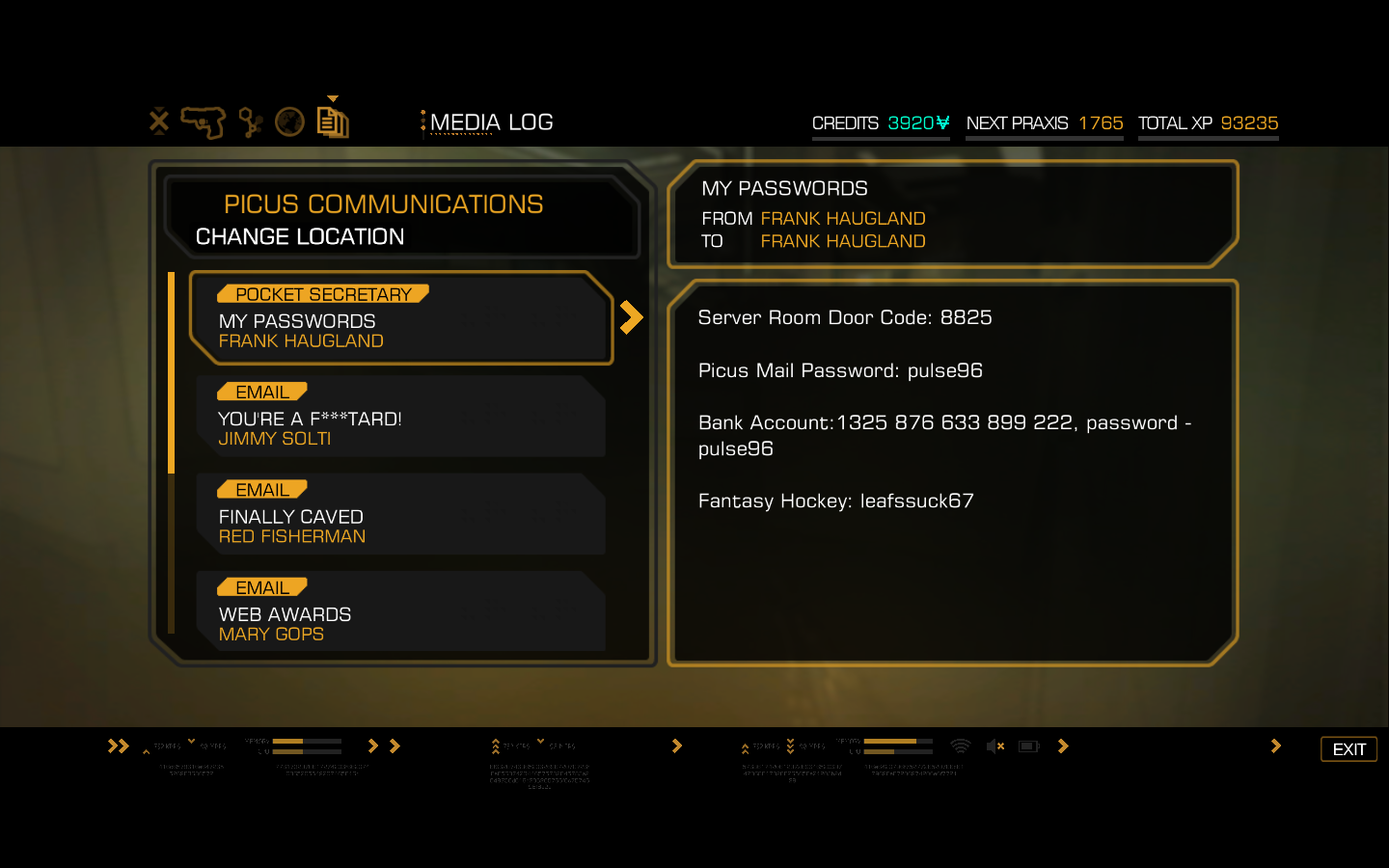The image size is (1389, 868).
Task: Select the media log documents tab
Action: click(x=333, y=122)
